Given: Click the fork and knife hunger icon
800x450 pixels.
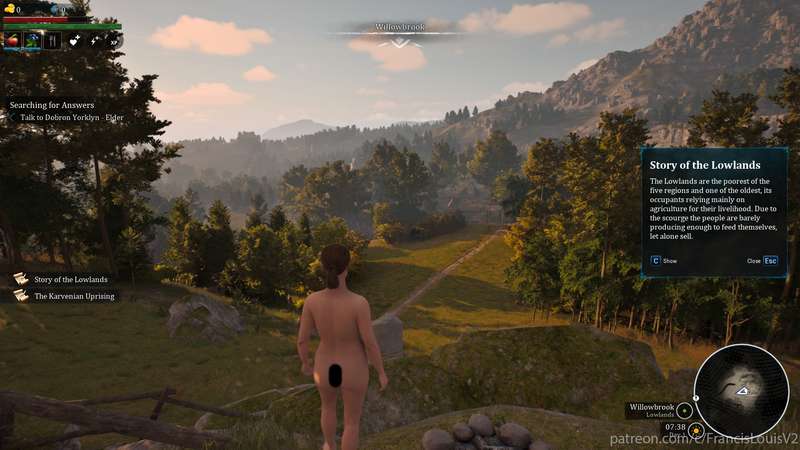Looking at the screenshot, I should point(52,41).
